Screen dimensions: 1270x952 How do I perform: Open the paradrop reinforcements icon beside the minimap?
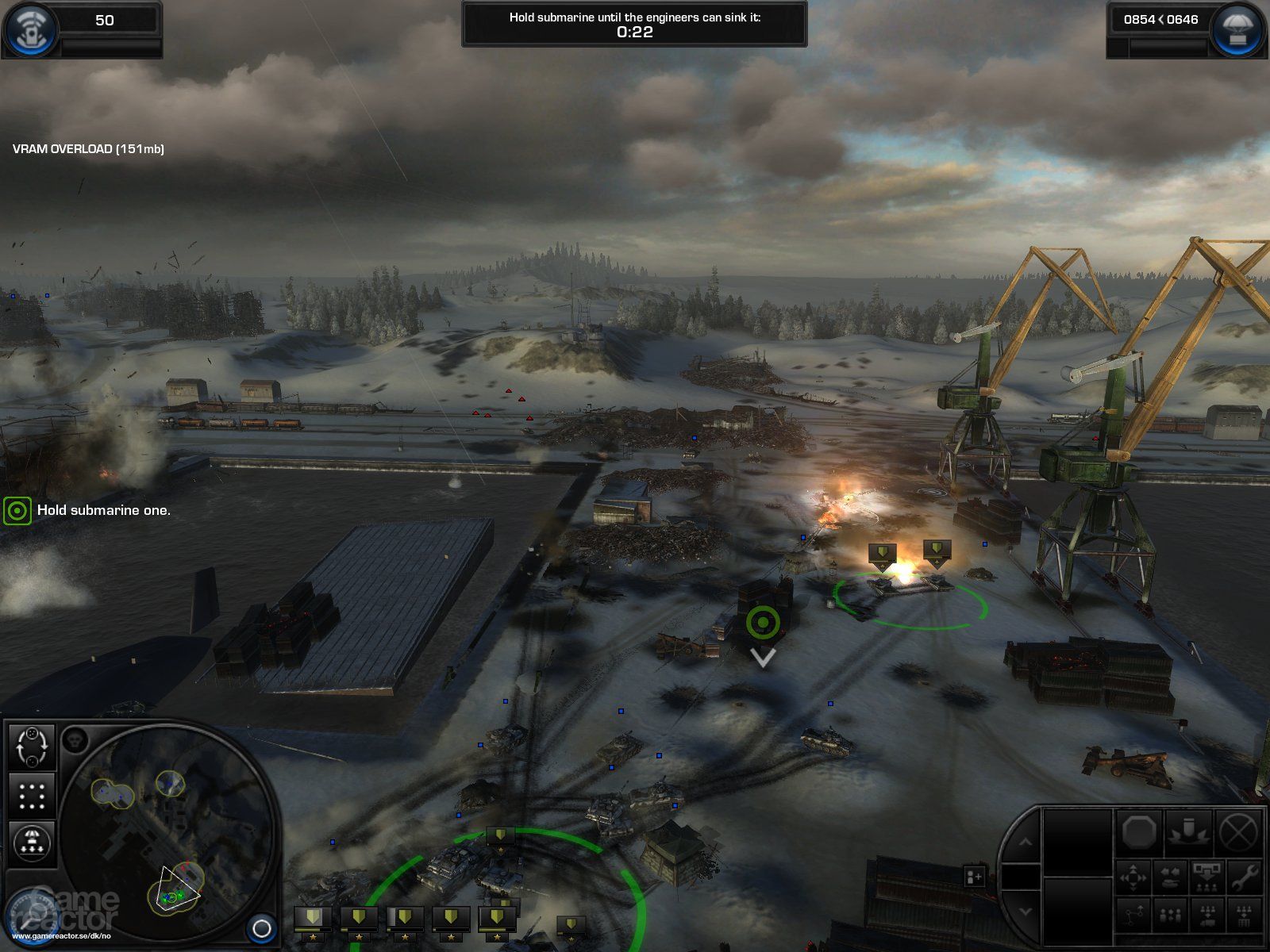(32, 842)
